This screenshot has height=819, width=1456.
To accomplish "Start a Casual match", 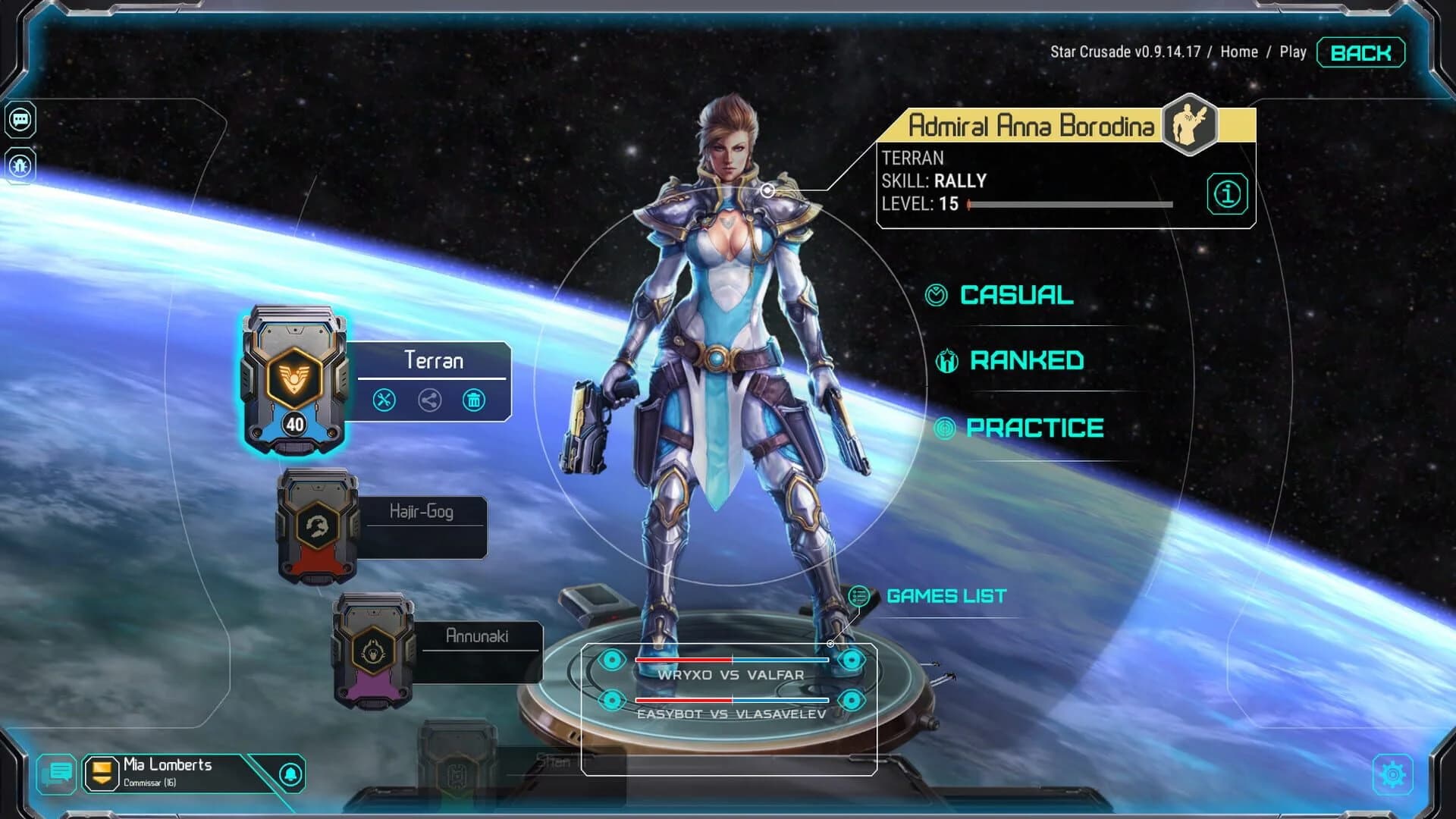I will tap(1016, 296).
